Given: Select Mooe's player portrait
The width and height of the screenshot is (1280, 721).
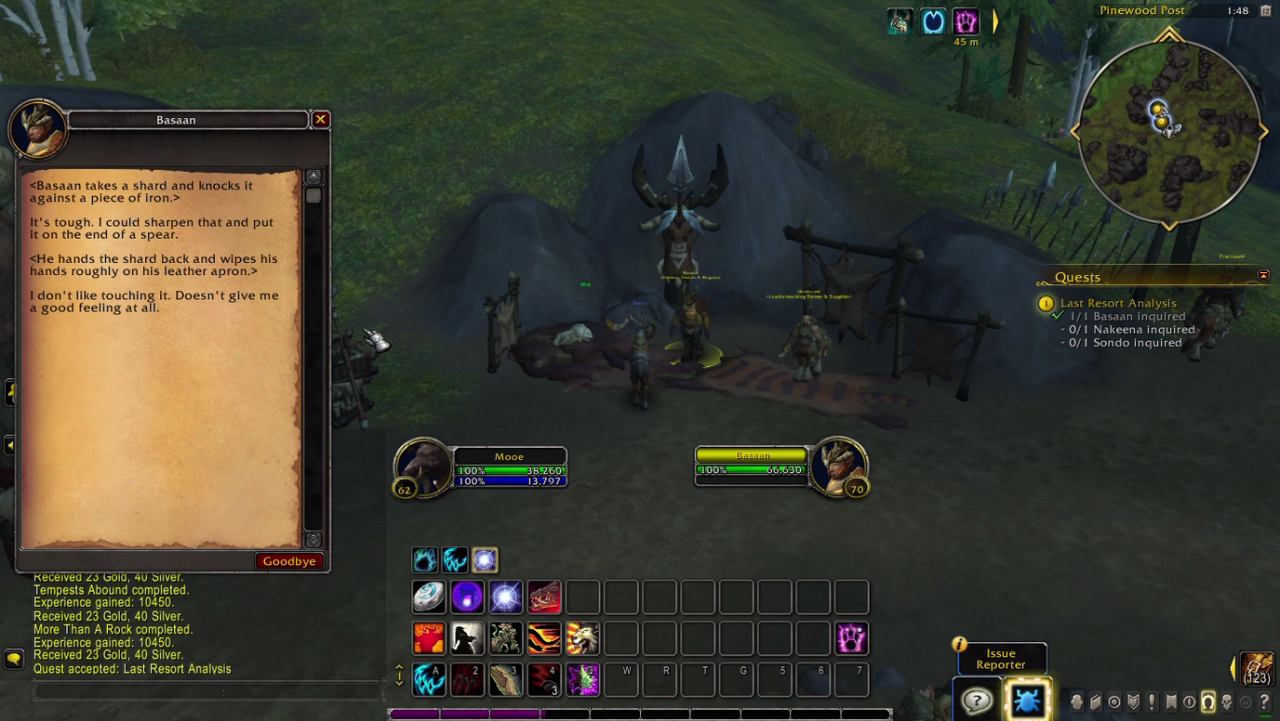Looking at the screenshot, I should click(422, 467).
